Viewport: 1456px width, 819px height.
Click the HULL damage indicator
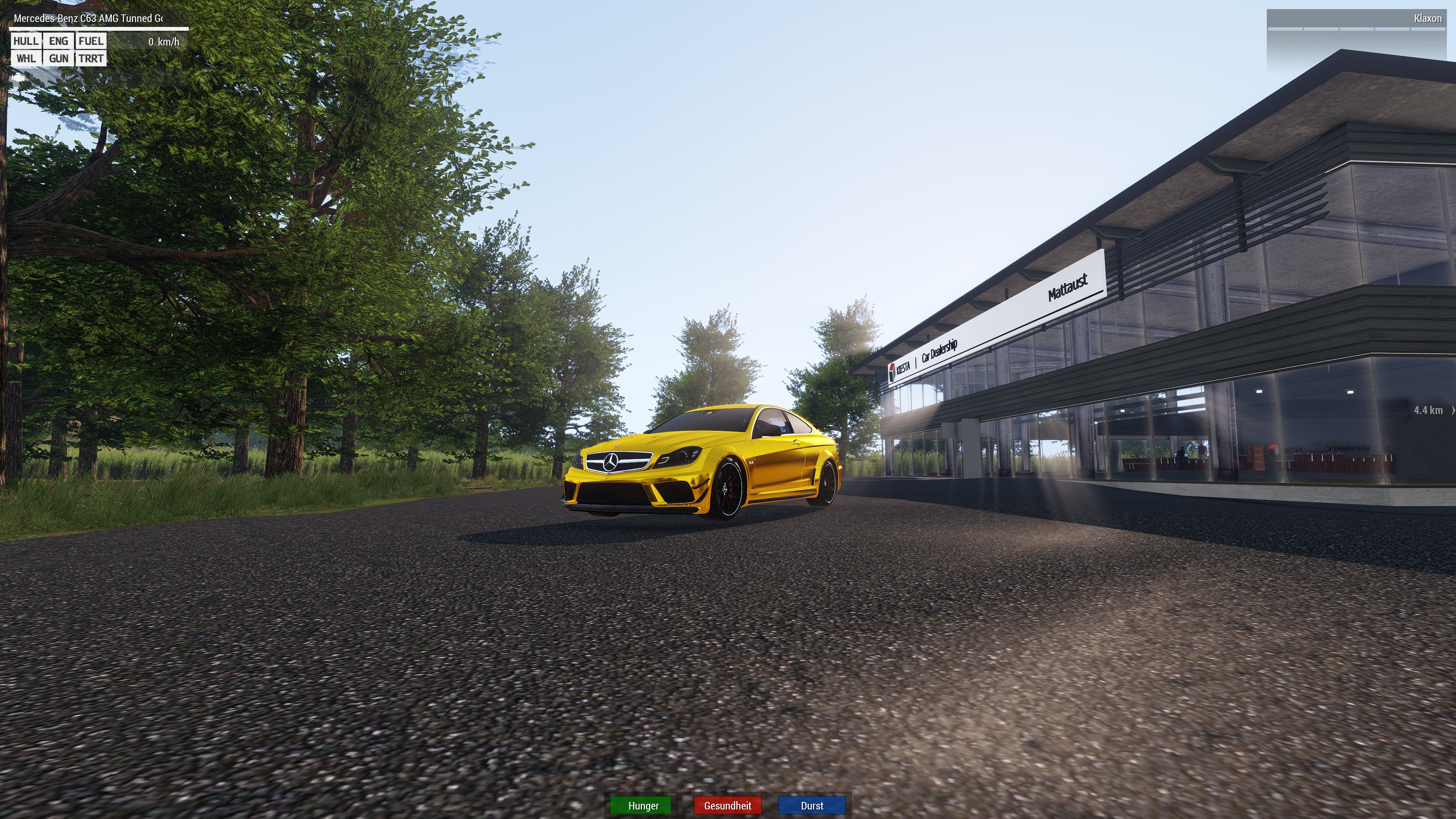(x=26, y=41)
